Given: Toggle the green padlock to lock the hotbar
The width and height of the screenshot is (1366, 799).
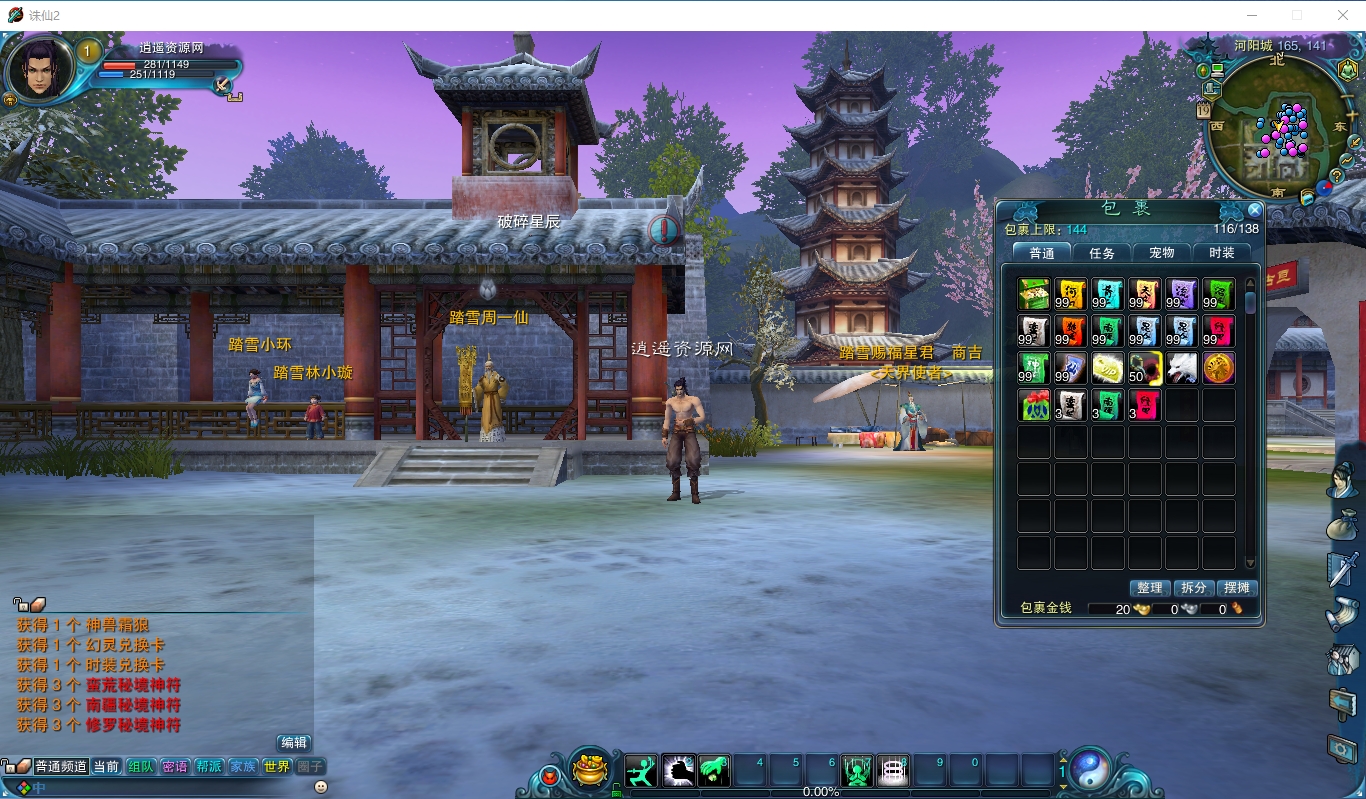Looking at the screenshot, I should click(x=616, y=788).
